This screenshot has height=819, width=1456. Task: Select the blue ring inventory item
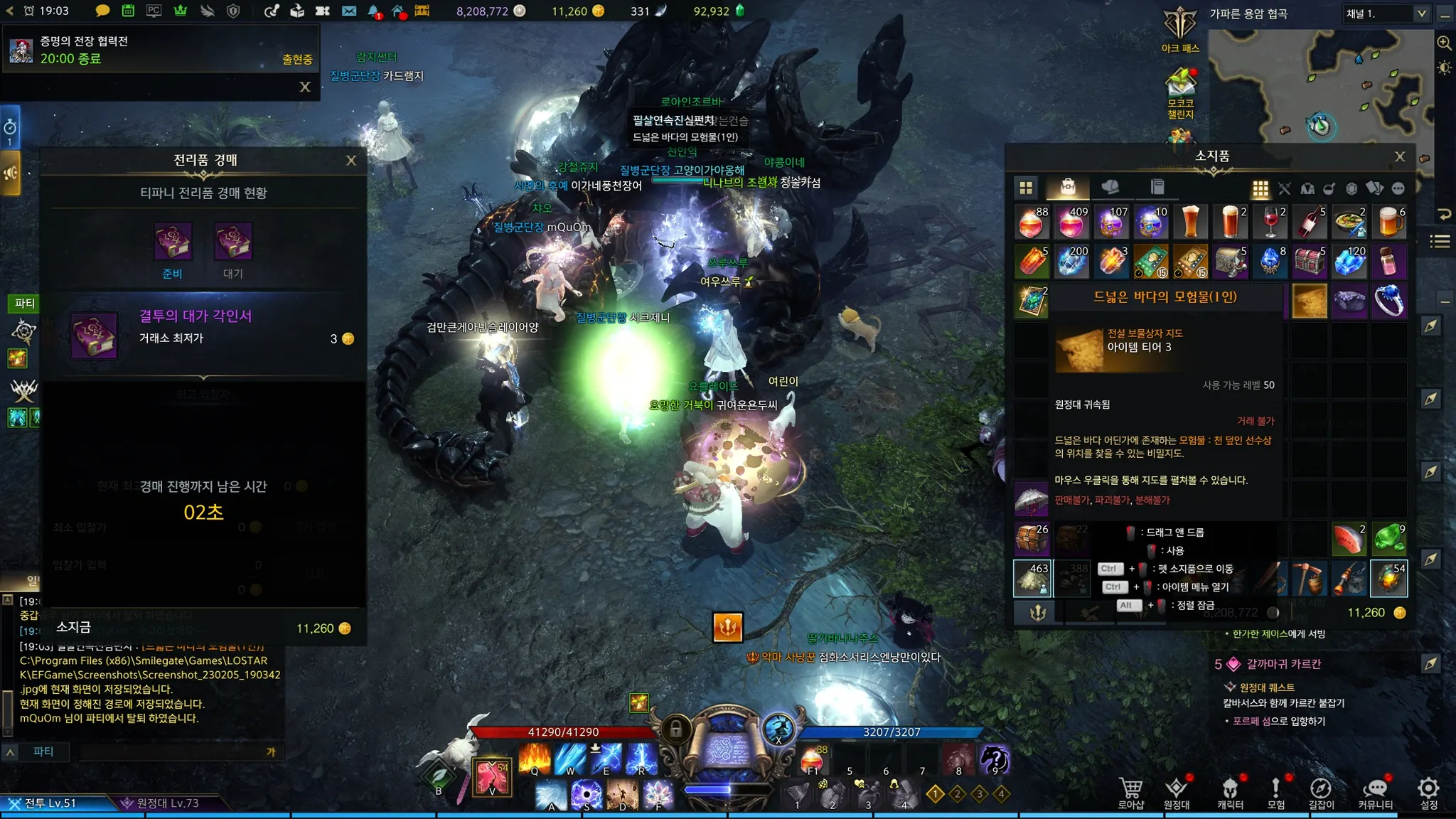(x=1388, y=301)
